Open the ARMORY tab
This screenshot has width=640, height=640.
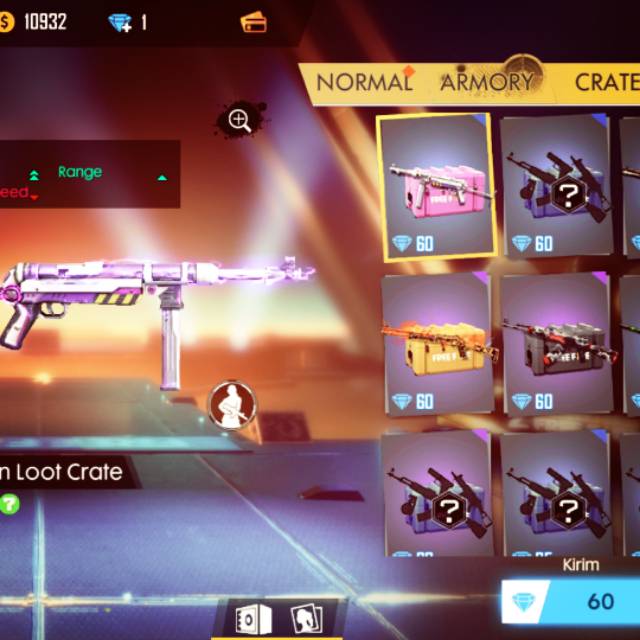click(487, 82)
